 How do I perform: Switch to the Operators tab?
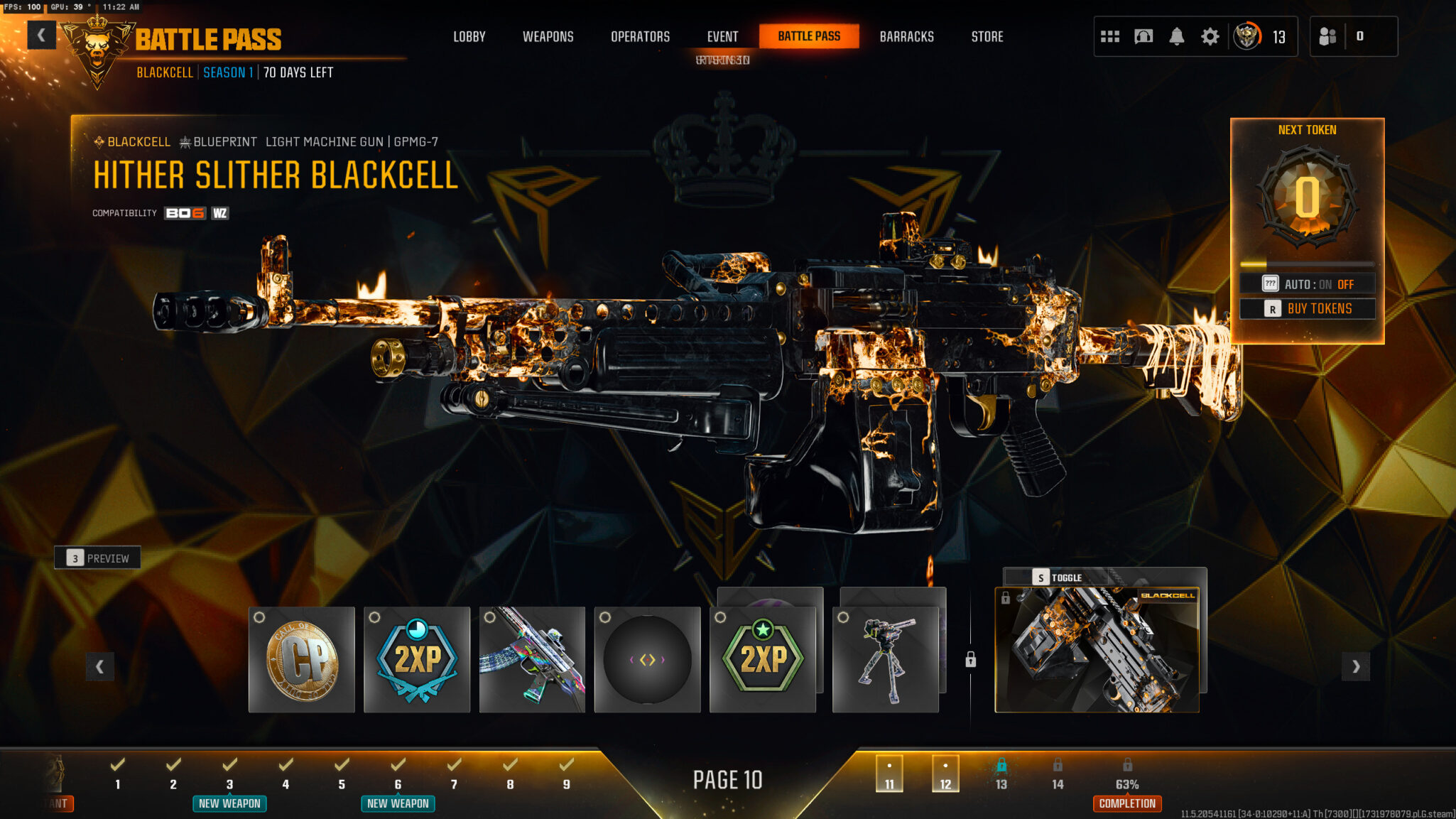coord(640,36)
